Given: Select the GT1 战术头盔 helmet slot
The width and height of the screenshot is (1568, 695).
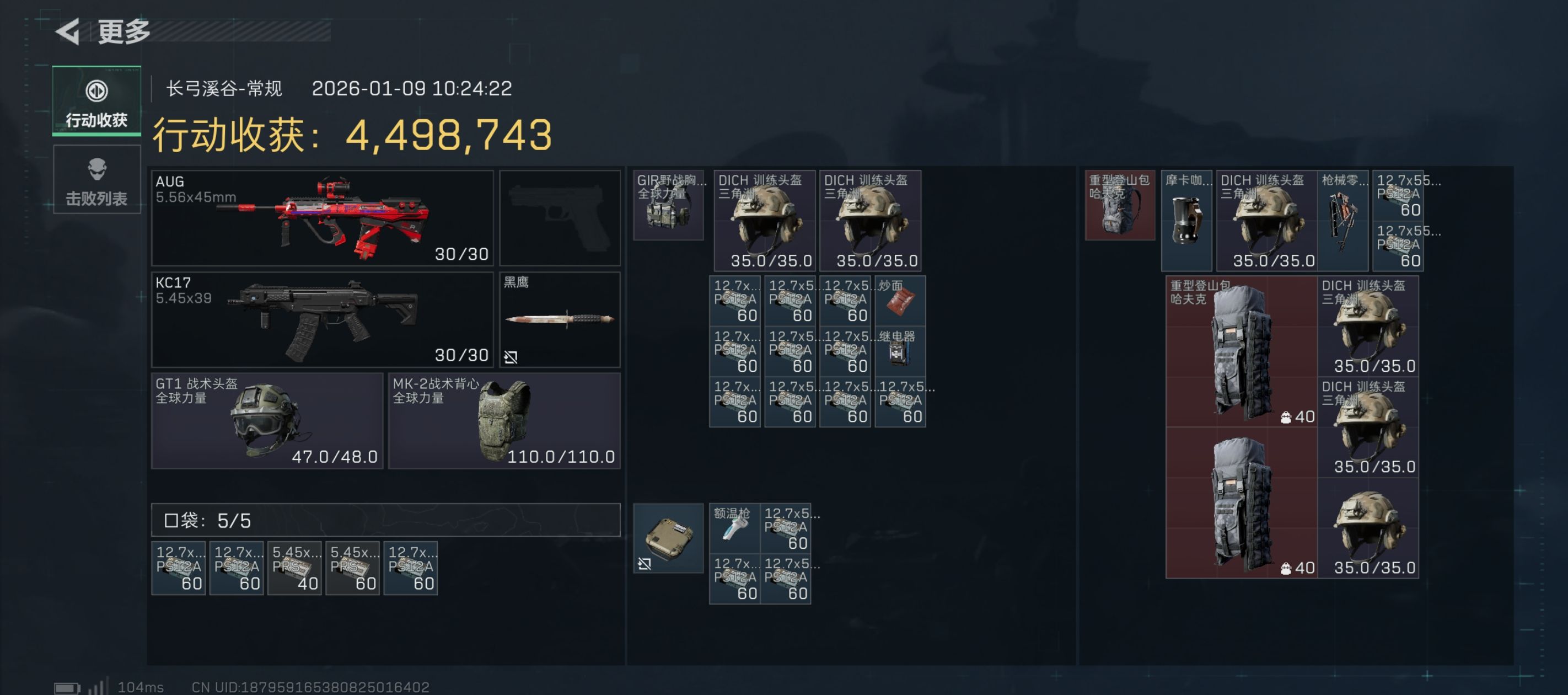Looking at the screenshot, I should pos(267,420).
